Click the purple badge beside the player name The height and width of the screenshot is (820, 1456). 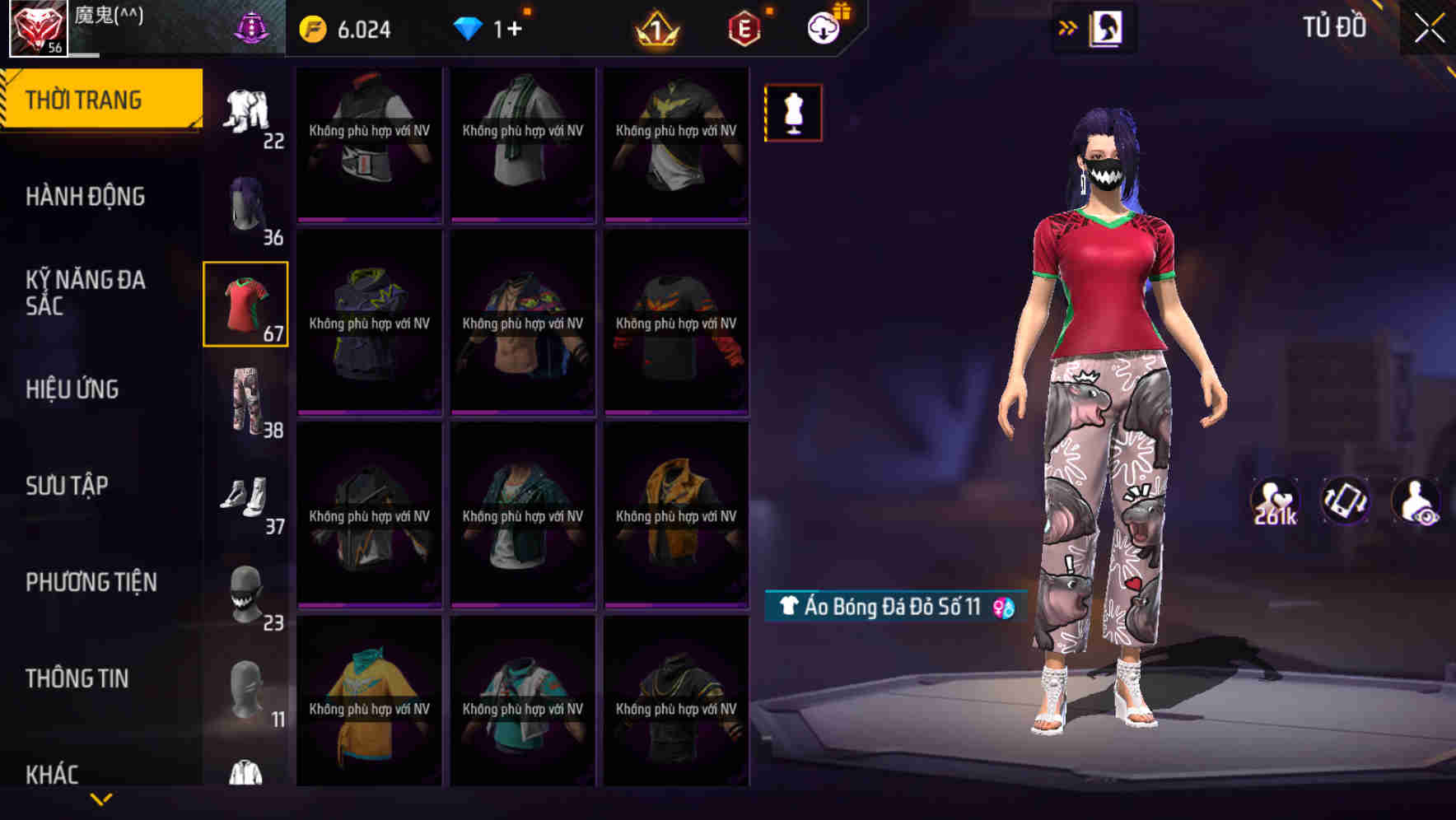pyautogui.click(x=252, y=25)
